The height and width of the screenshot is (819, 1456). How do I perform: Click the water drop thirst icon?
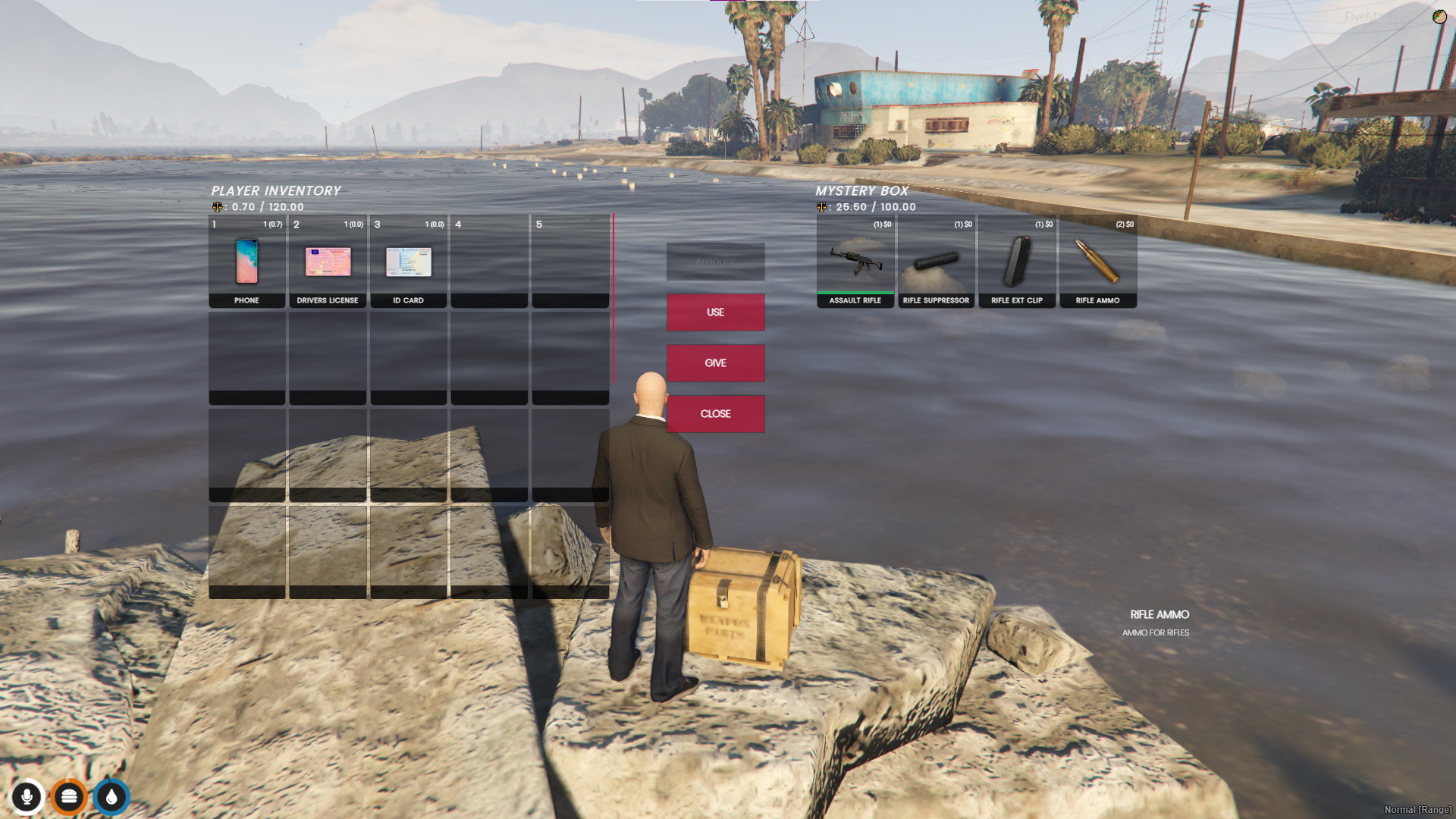coord(111,797)
